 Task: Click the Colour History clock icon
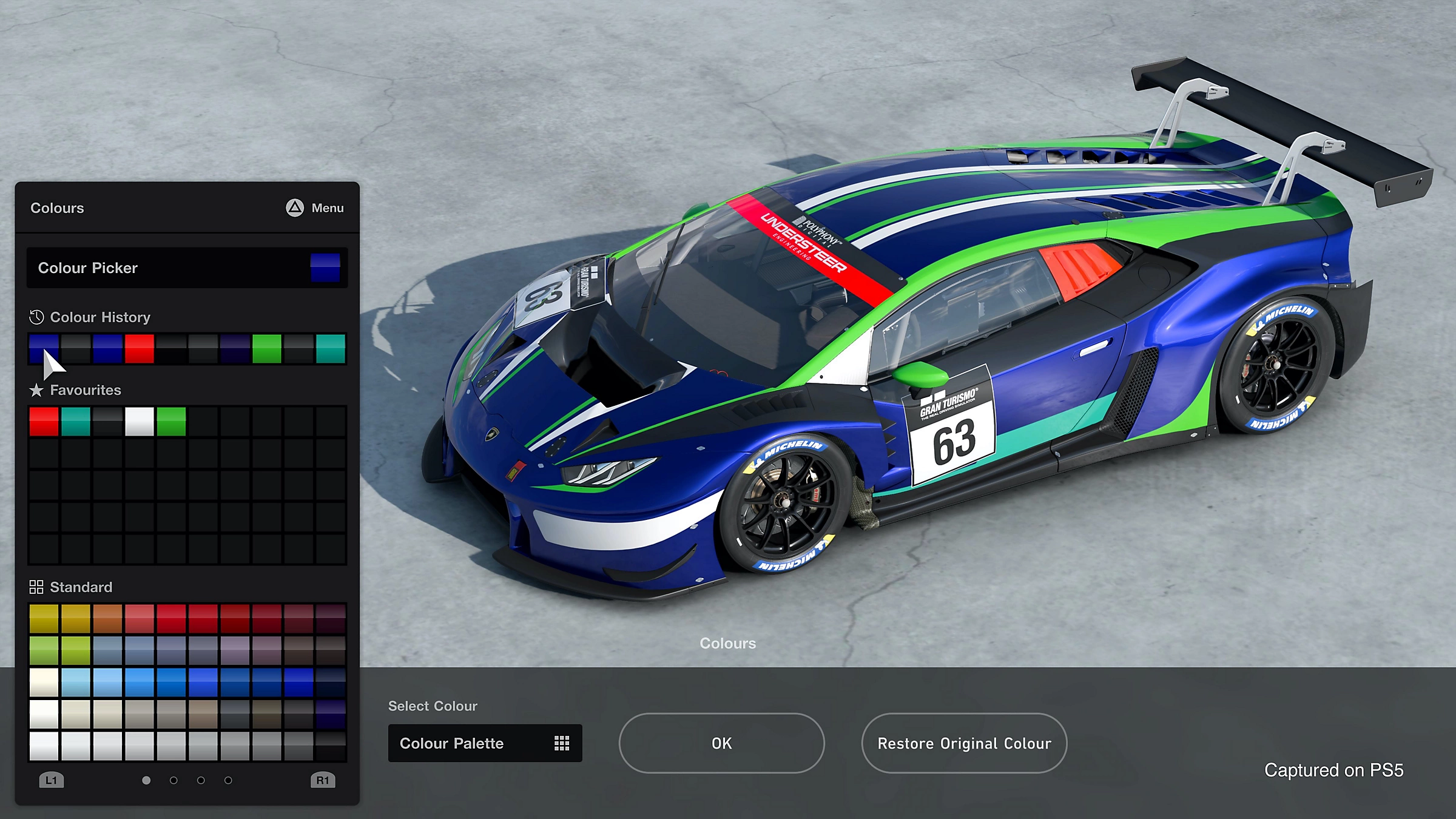(36, 317)
